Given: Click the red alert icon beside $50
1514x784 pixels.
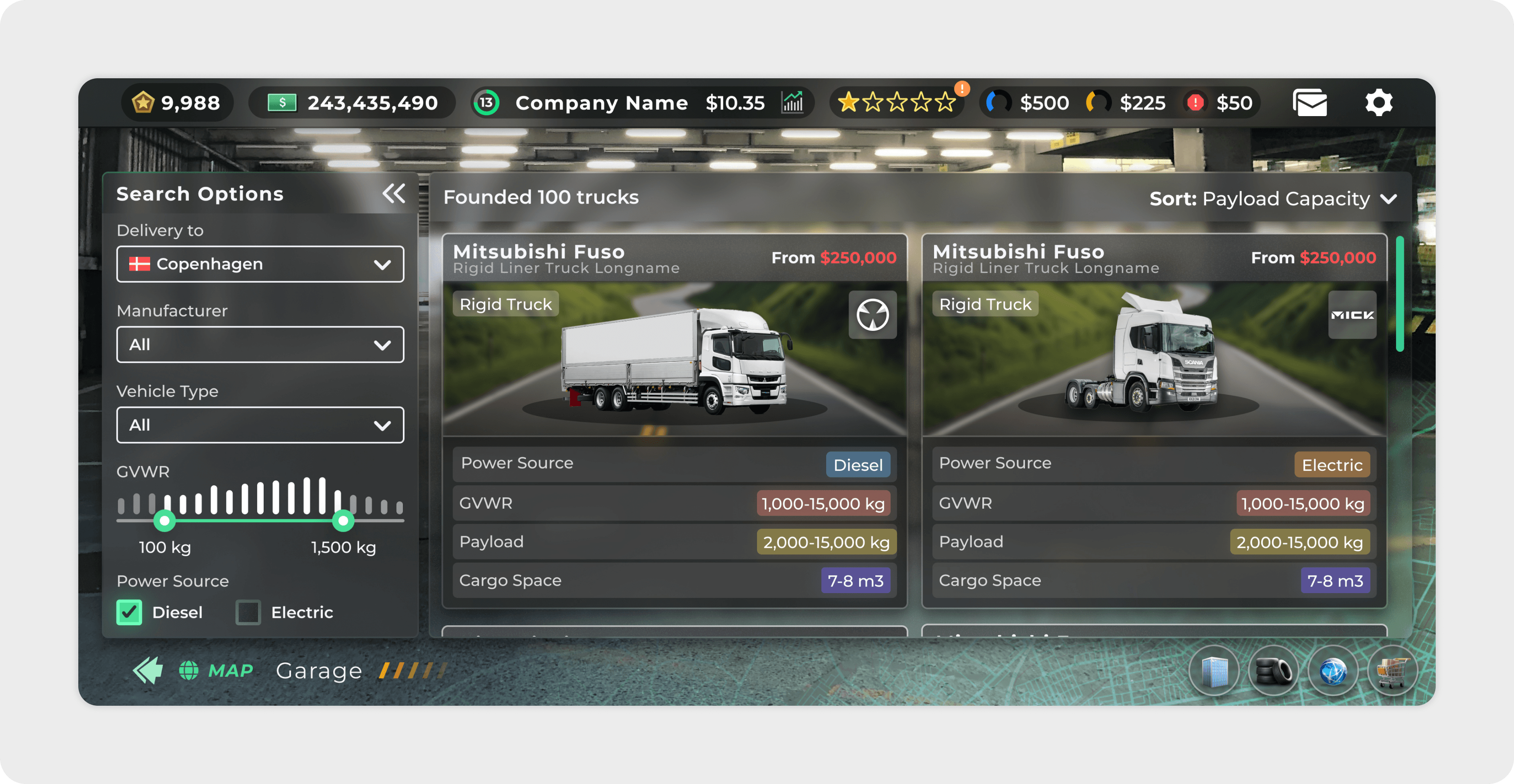Looking at the screenshot, I should tap(1196, 102).
